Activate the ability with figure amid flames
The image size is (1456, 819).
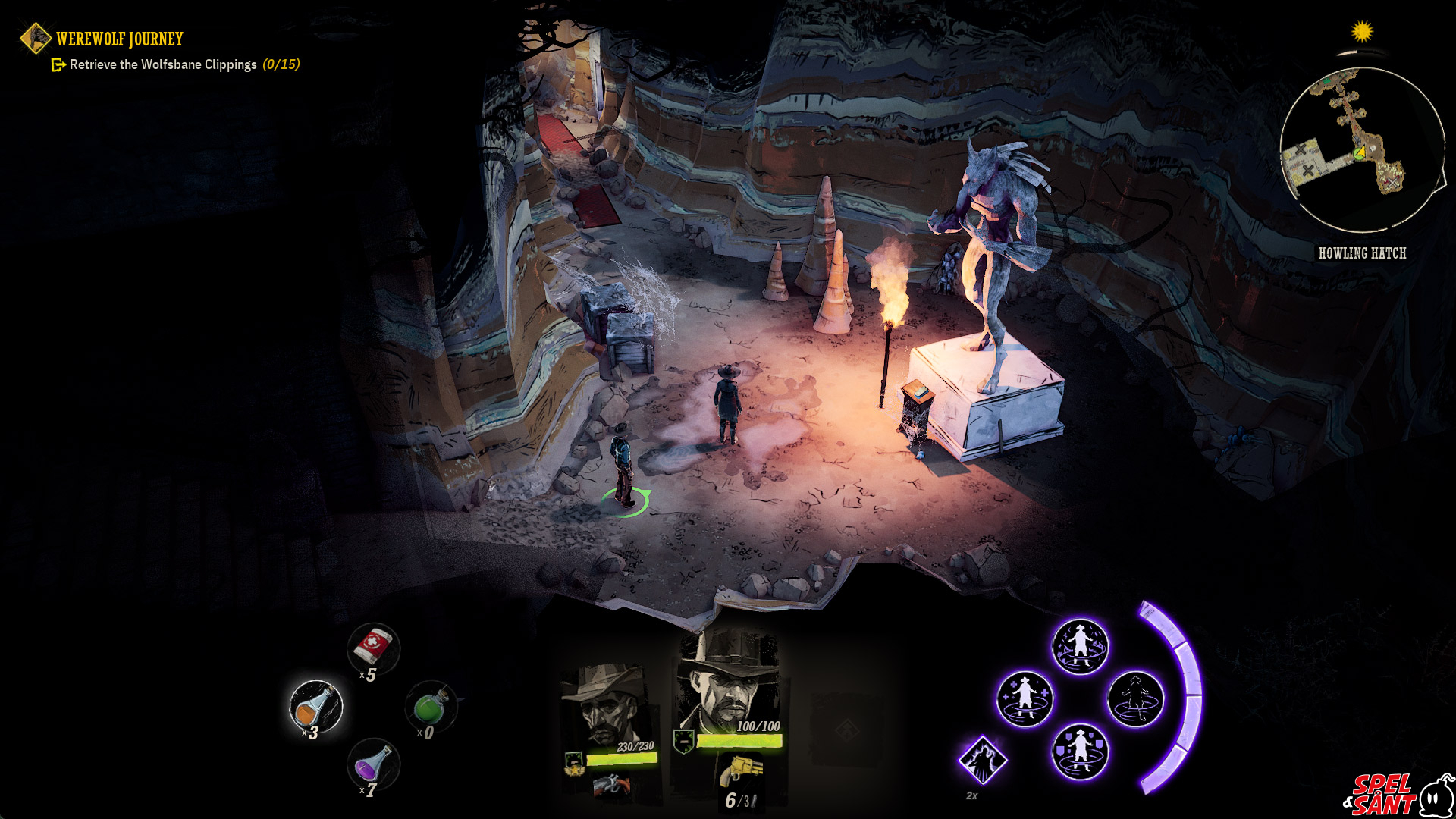[1080, 646]
